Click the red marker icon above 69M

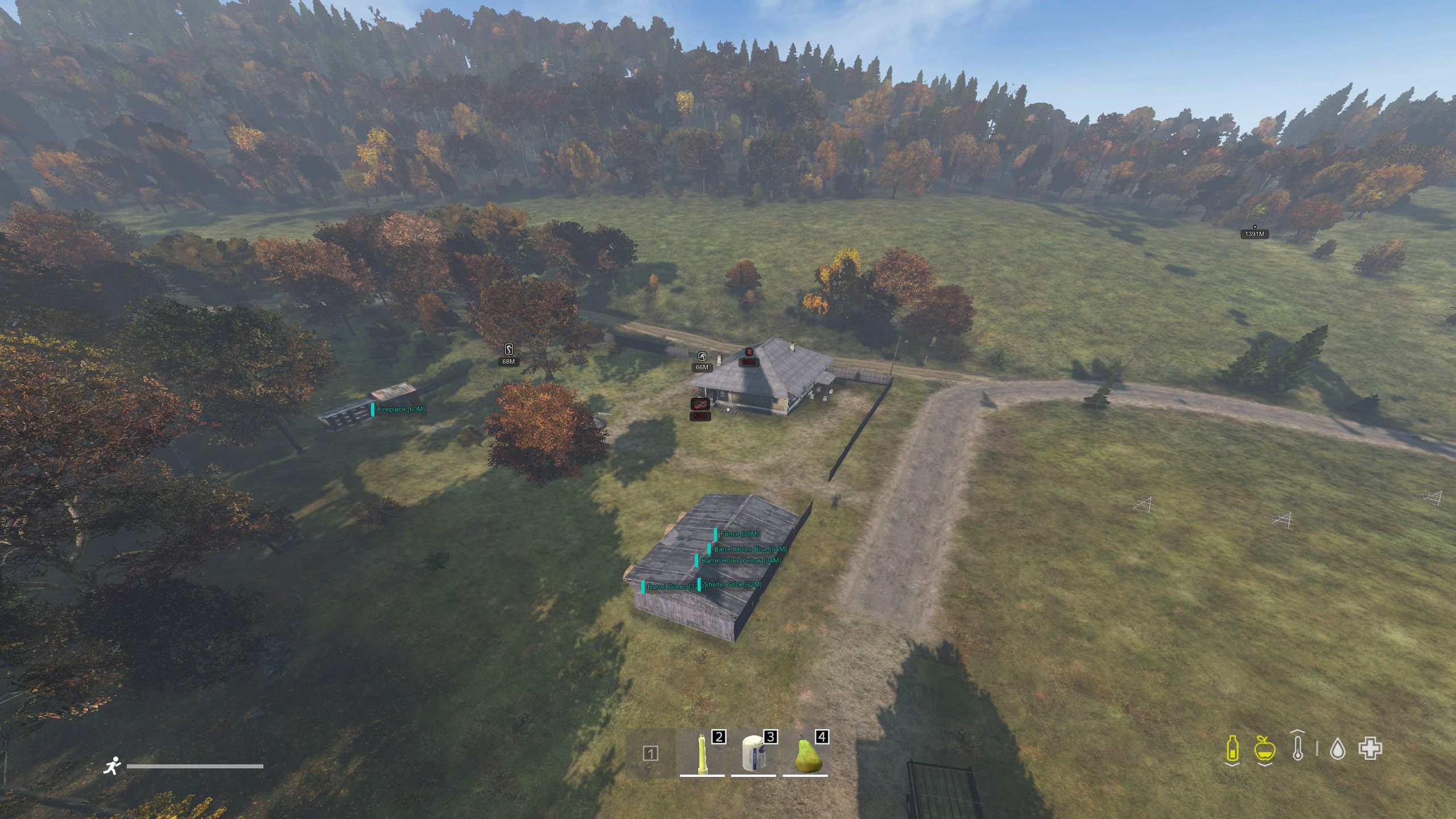pyautogui.click(x=749, y=352)
